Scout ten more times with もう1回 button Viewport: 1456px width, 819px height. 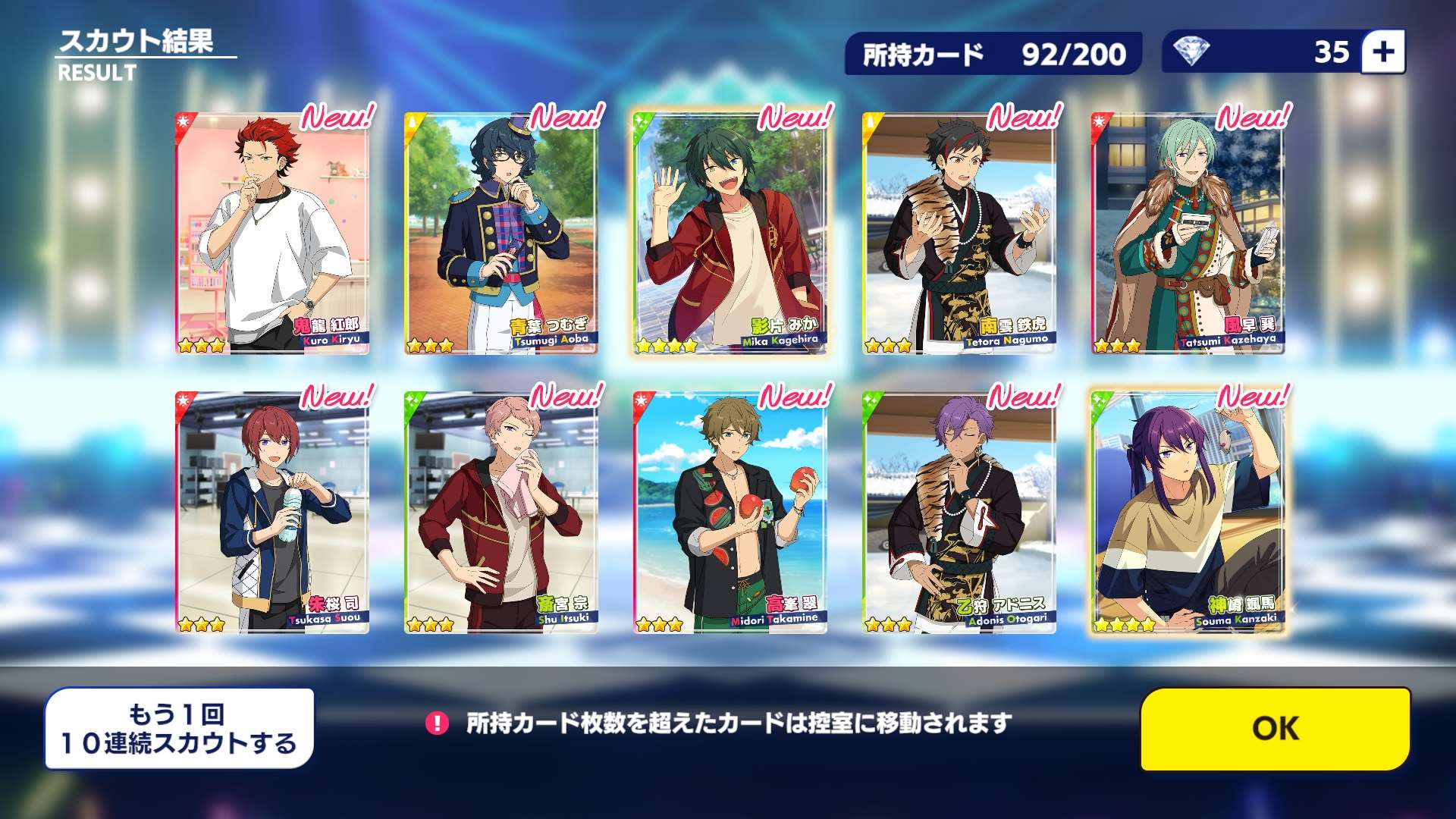click(x=179, y=729)
